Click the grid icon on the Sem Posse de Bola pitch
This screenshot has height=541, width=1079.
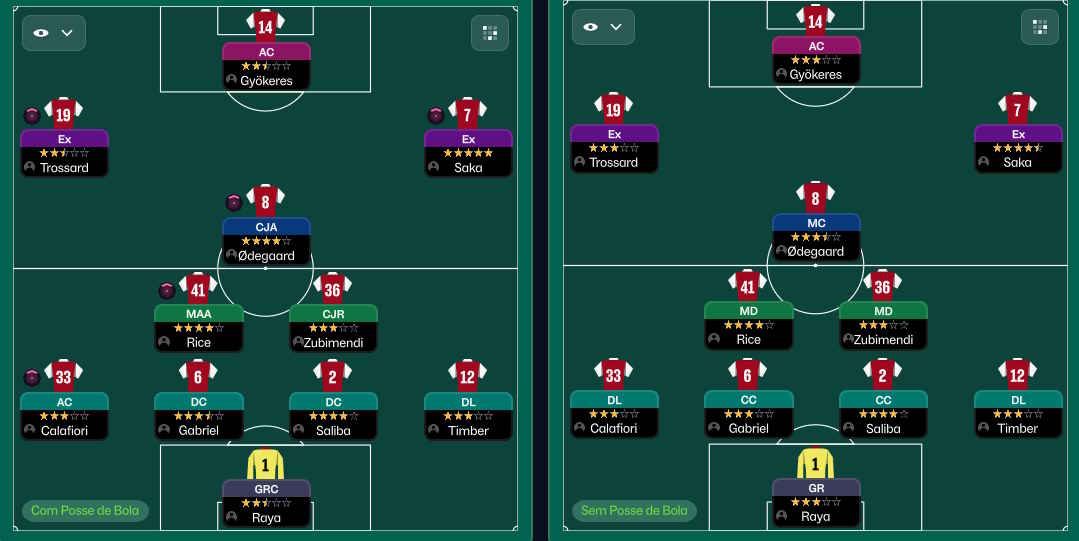(1040, 27)
